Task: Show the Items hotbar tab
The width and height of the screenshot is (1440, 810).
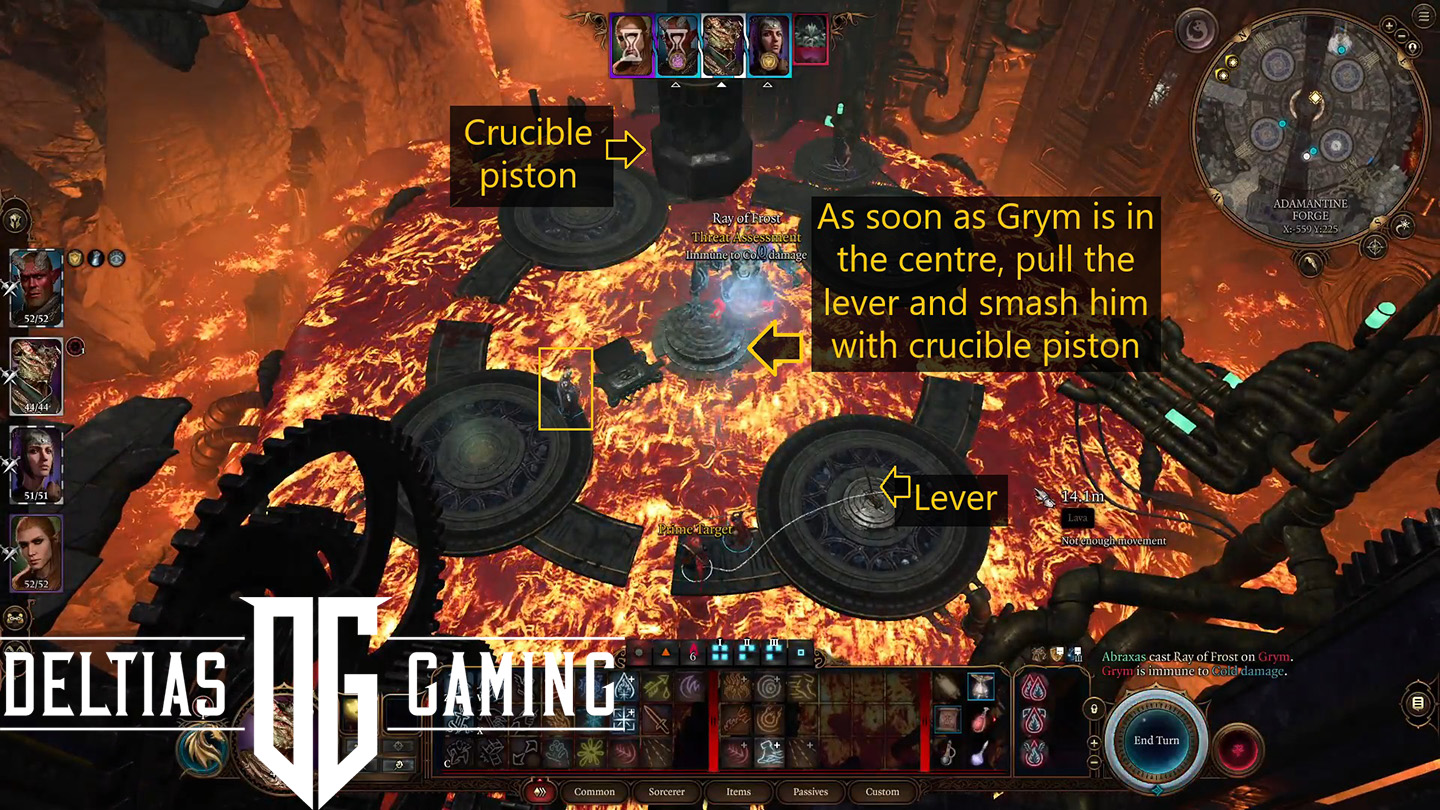Action: click(738, 792)
